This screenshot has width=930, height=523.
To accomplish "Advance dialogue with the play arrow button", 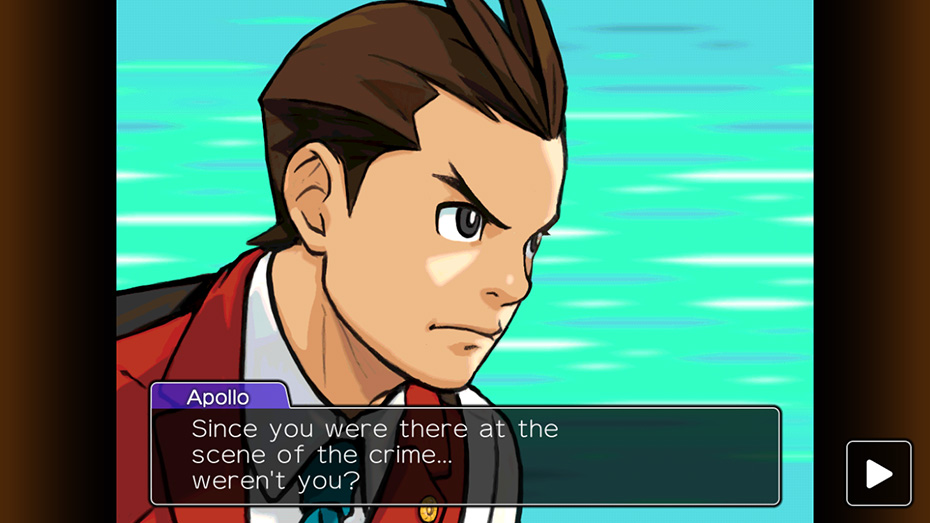I will pos(879,473).
